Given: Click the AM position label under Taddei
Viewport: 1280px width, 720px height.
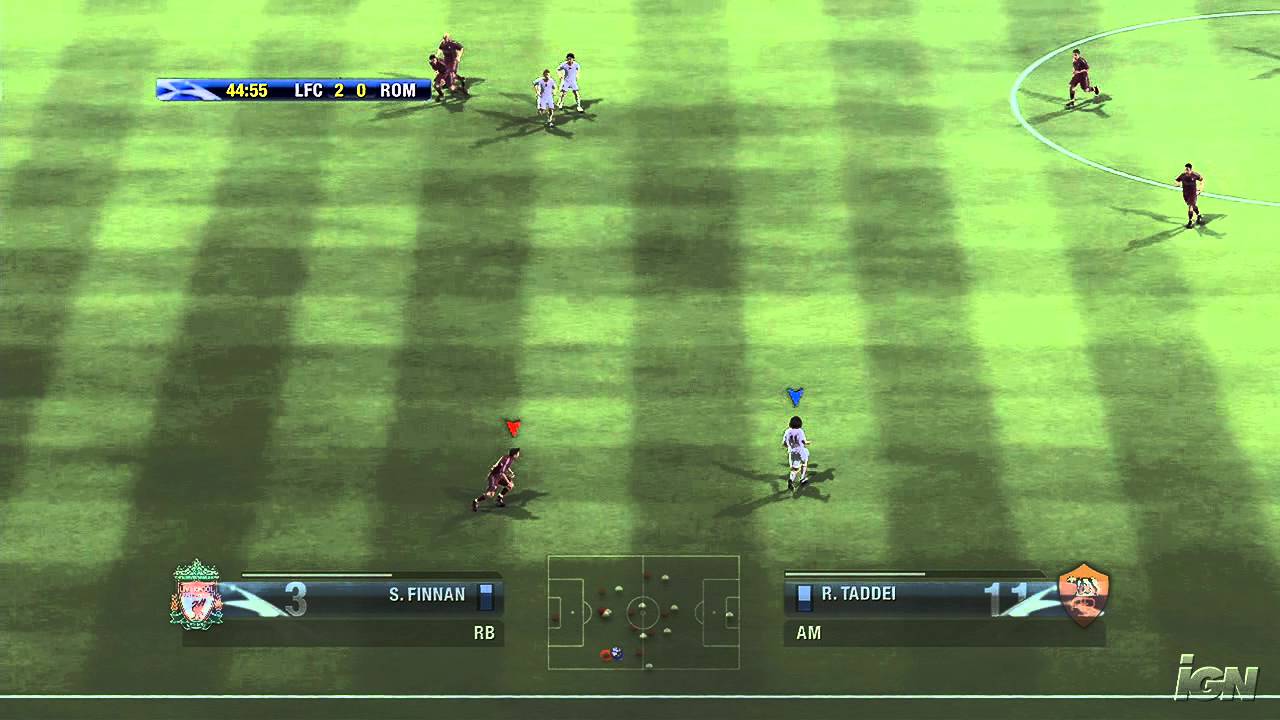Looking at the screenshot, I should click(807, 633).
